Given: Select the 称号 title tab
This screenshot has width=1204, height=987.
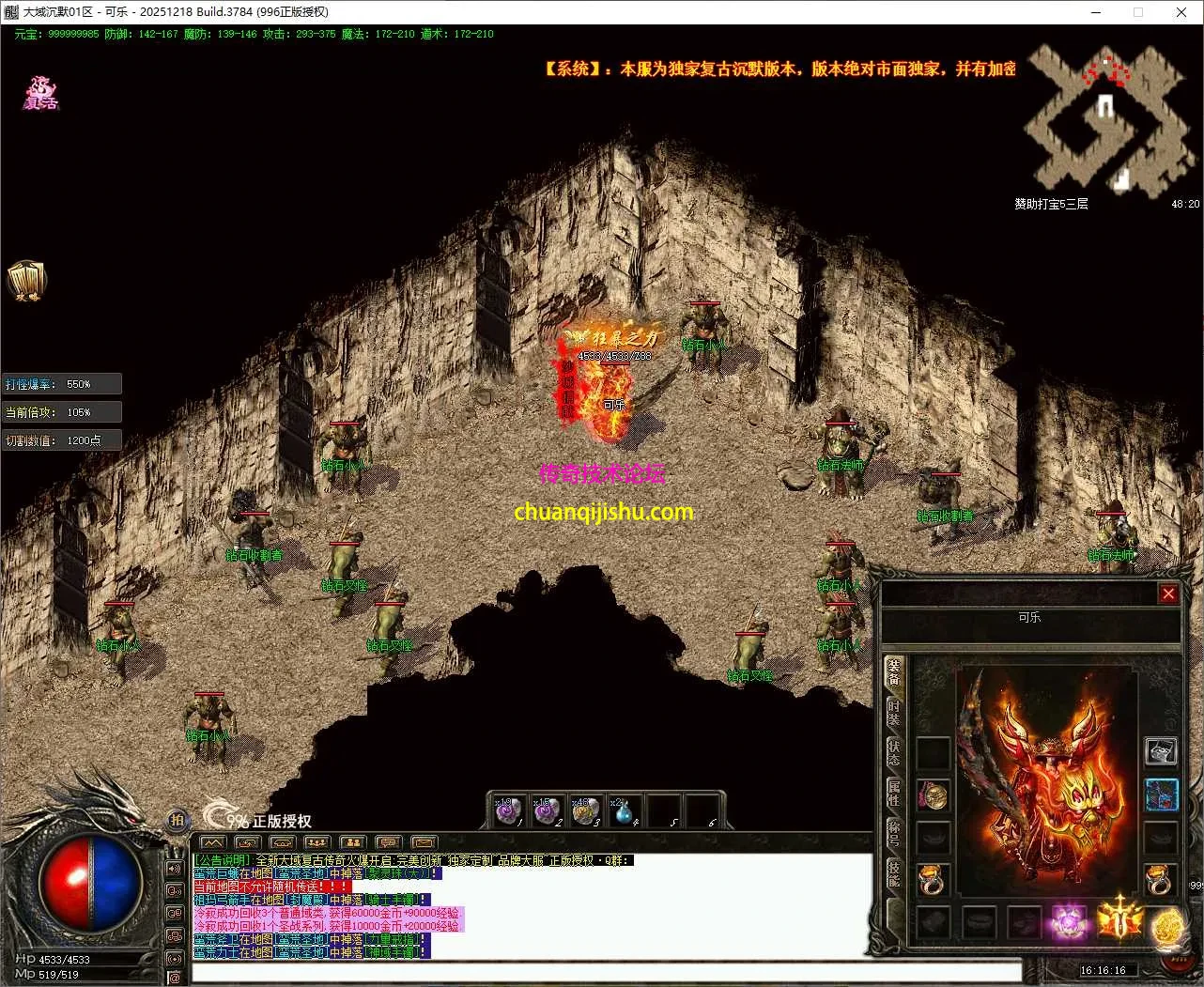Looking at the screenshot, I should [x=893, y=833].
